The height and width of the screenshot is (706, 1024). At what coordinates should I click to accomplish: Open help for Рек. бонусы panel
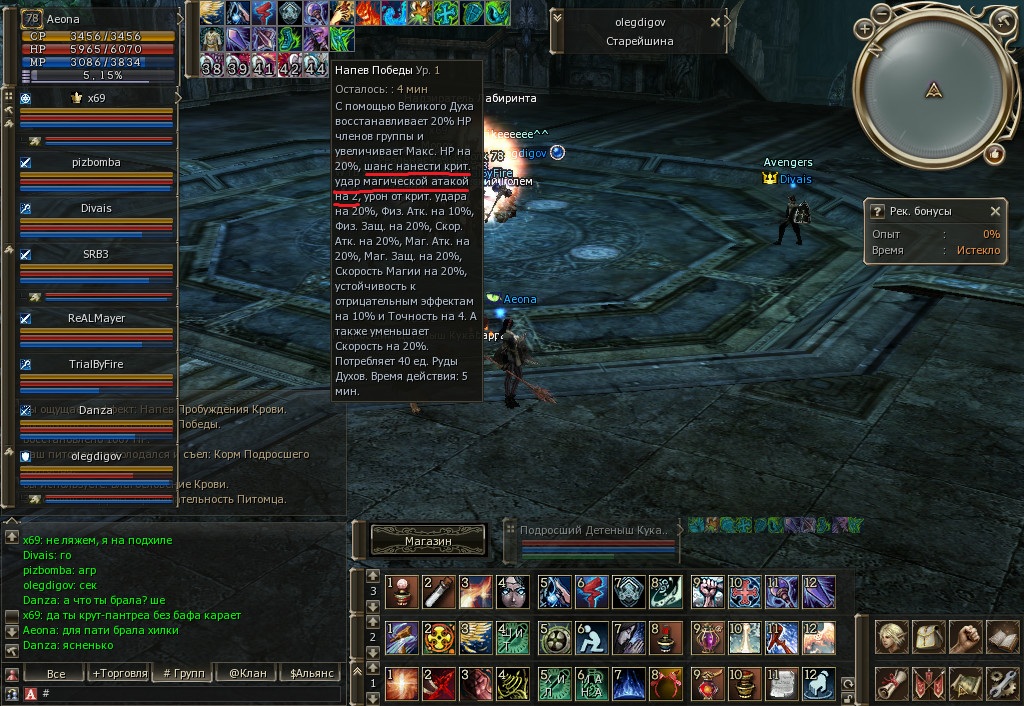pyautogui.click(x=877, y=211)
